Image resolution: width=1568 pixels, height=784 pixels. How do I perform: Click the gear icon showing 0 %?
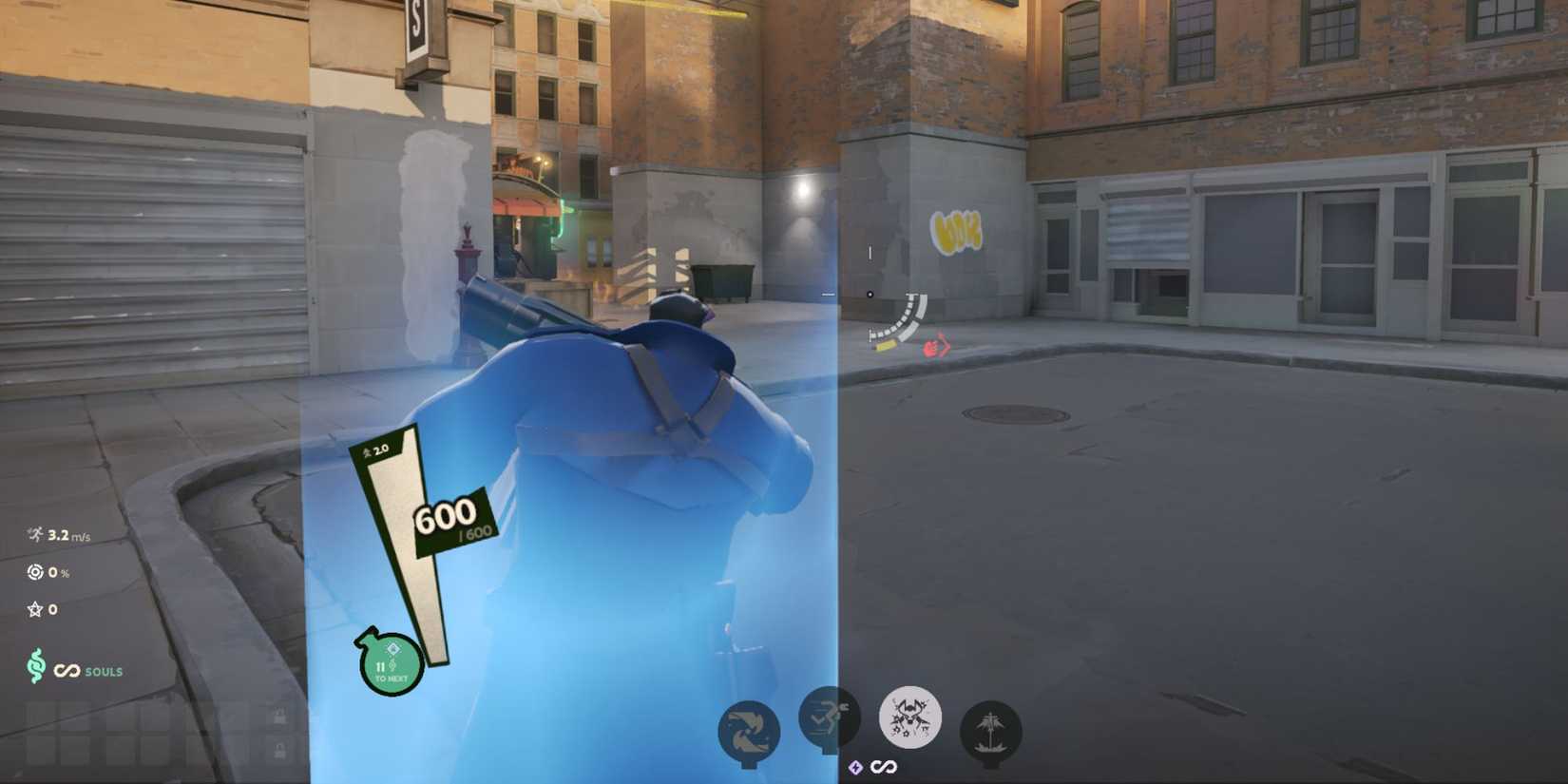pyautogui.click(x=35, y=572)
